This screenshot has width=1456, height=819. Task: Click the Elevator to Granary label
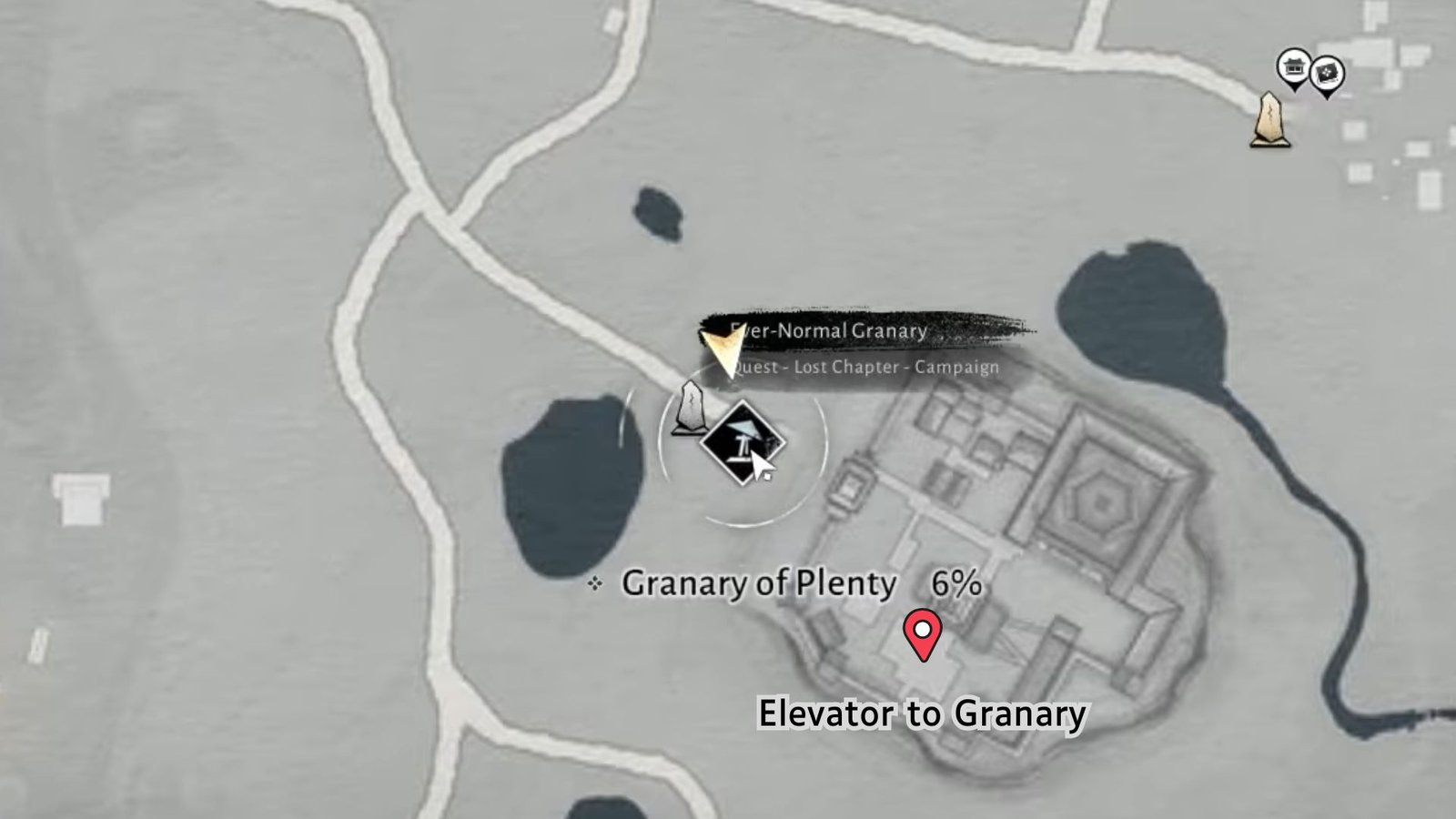(921, 713)
